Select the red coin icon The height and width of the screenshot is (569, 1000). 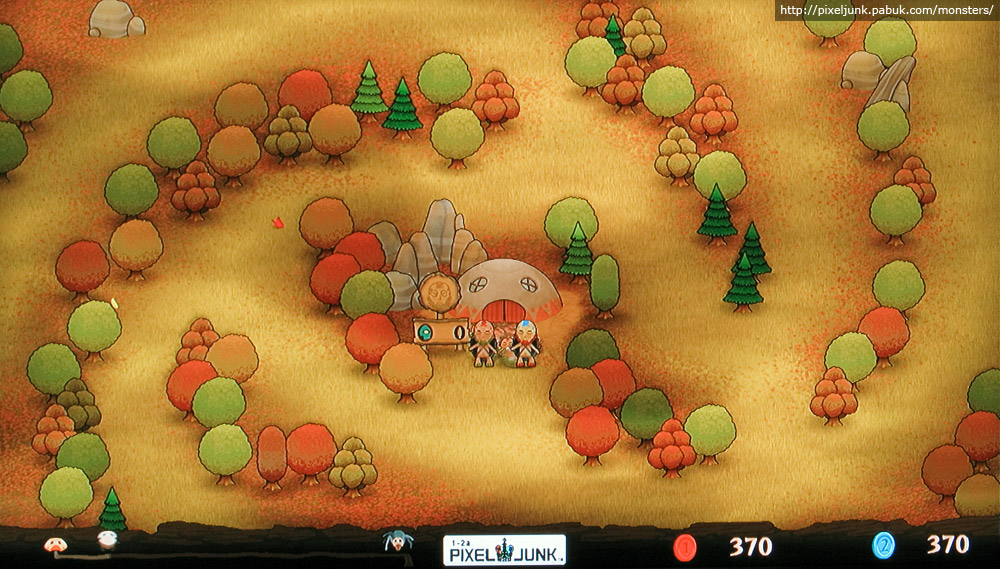[685, 546]
